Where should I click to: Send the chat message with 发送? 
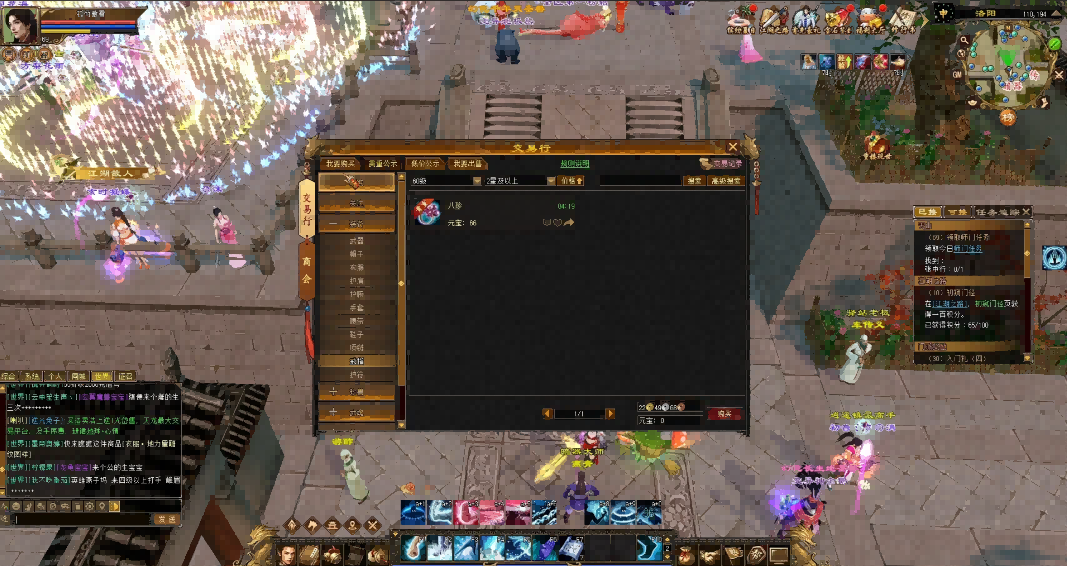coord(166,519)
